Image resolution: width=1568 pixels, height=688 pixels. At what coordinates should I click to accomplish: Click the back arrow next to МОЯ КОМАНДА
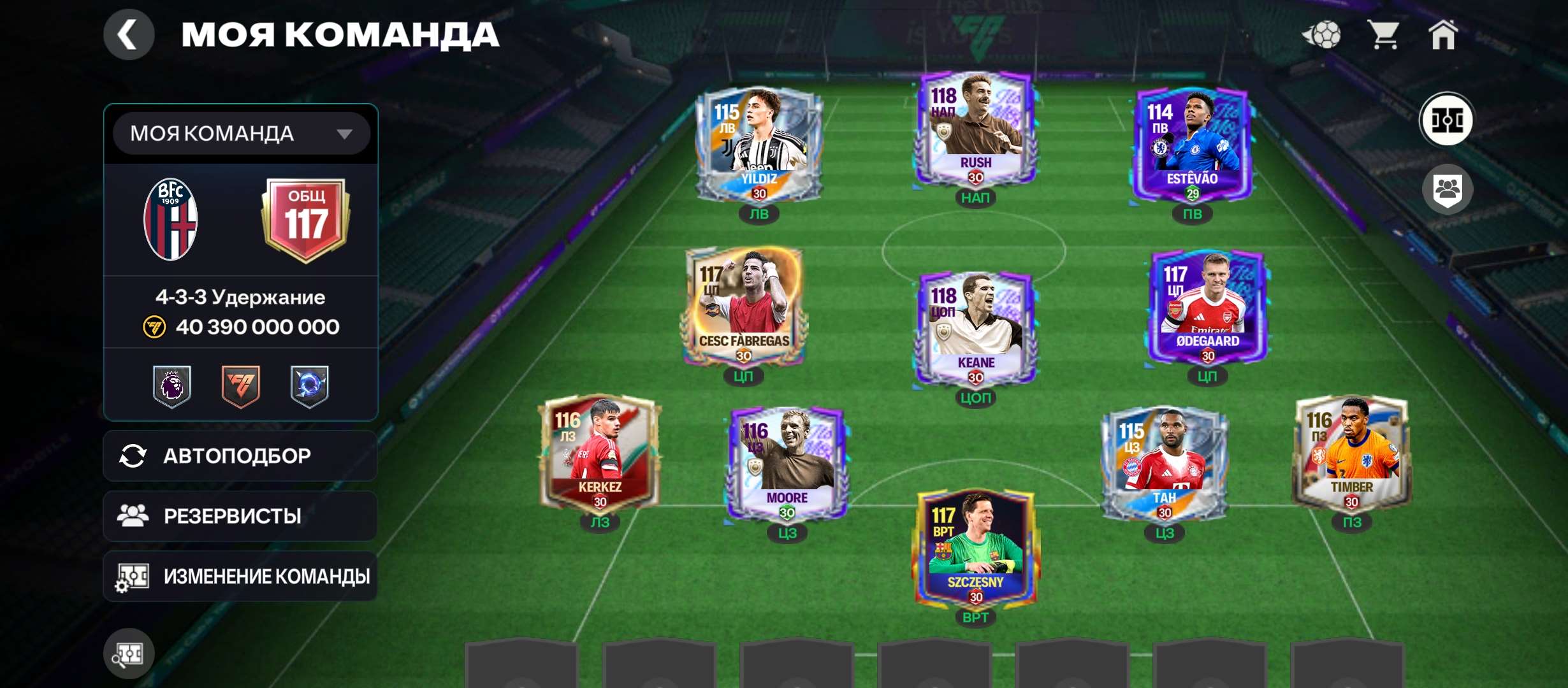(131, 33)
